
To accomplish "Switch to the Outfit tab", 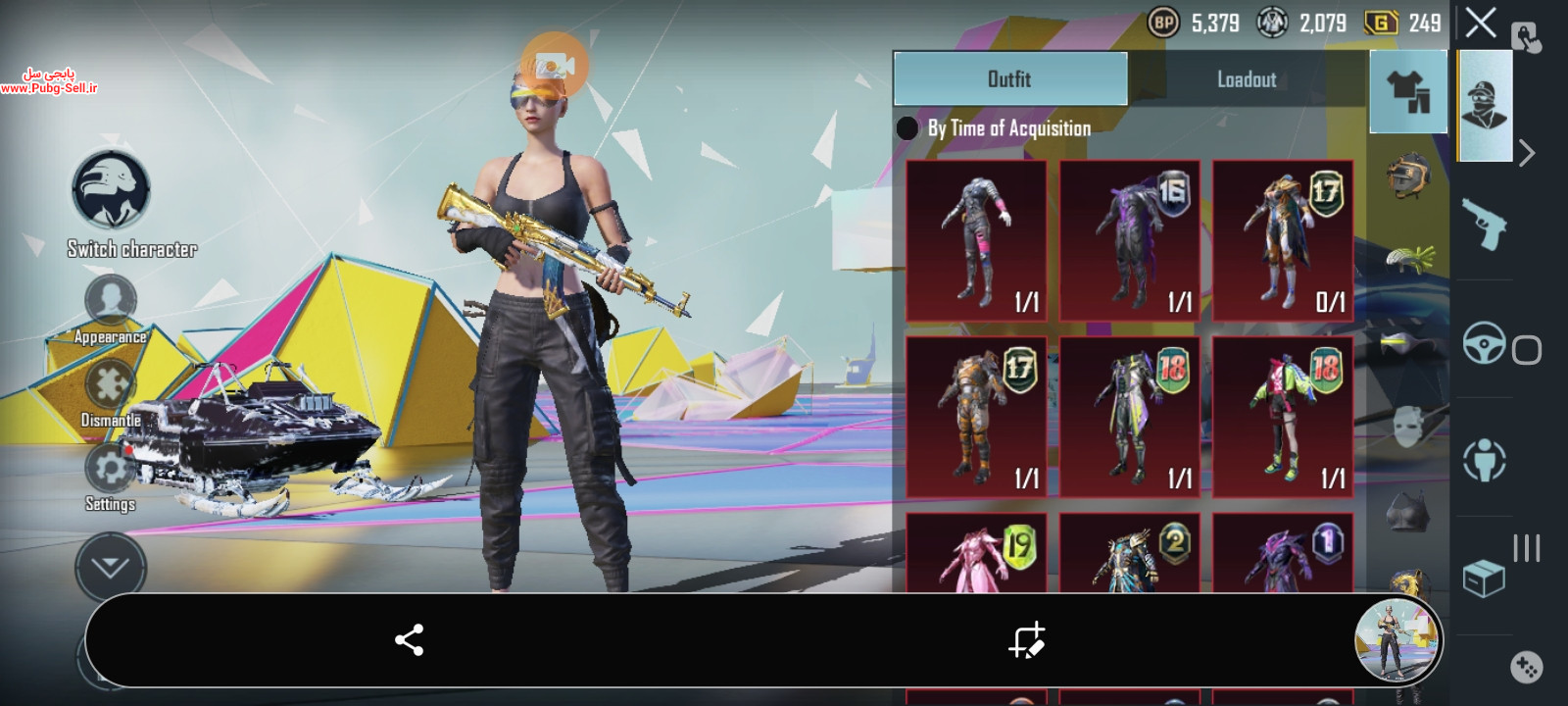I will coord(1009,79).
